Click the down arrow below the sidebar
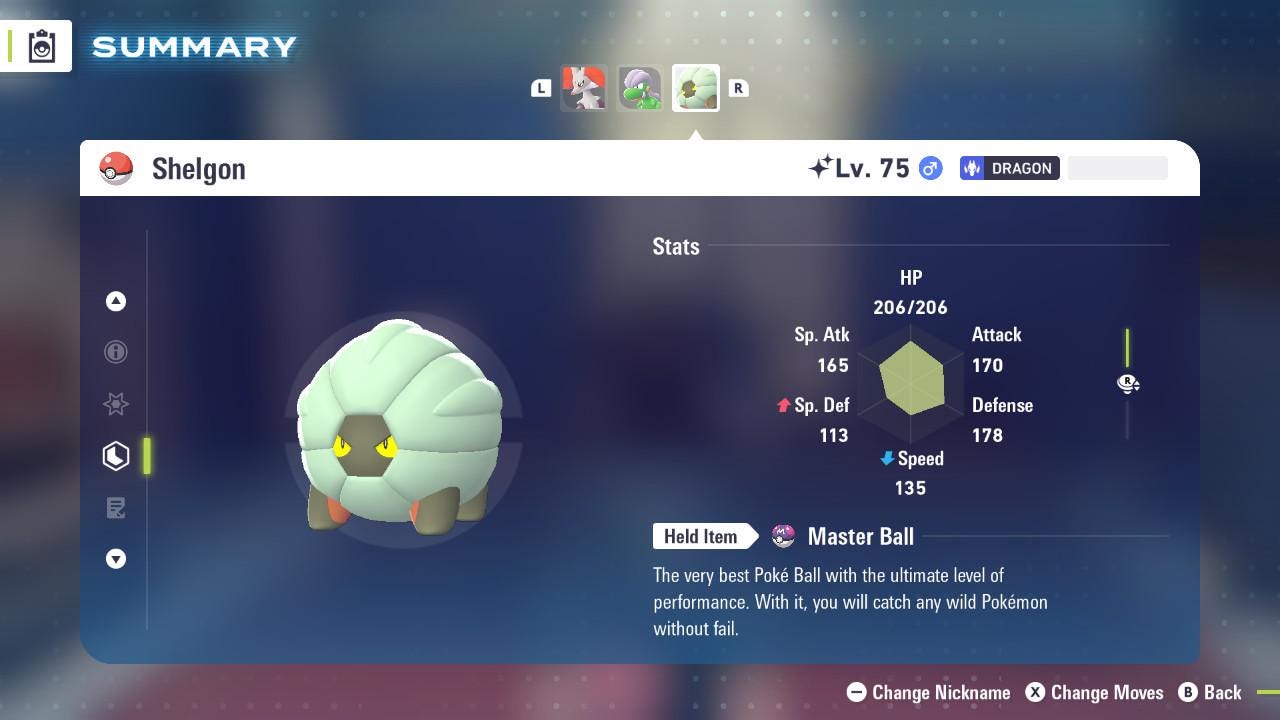Screen dimensions: 1280x720 [116, 559]
